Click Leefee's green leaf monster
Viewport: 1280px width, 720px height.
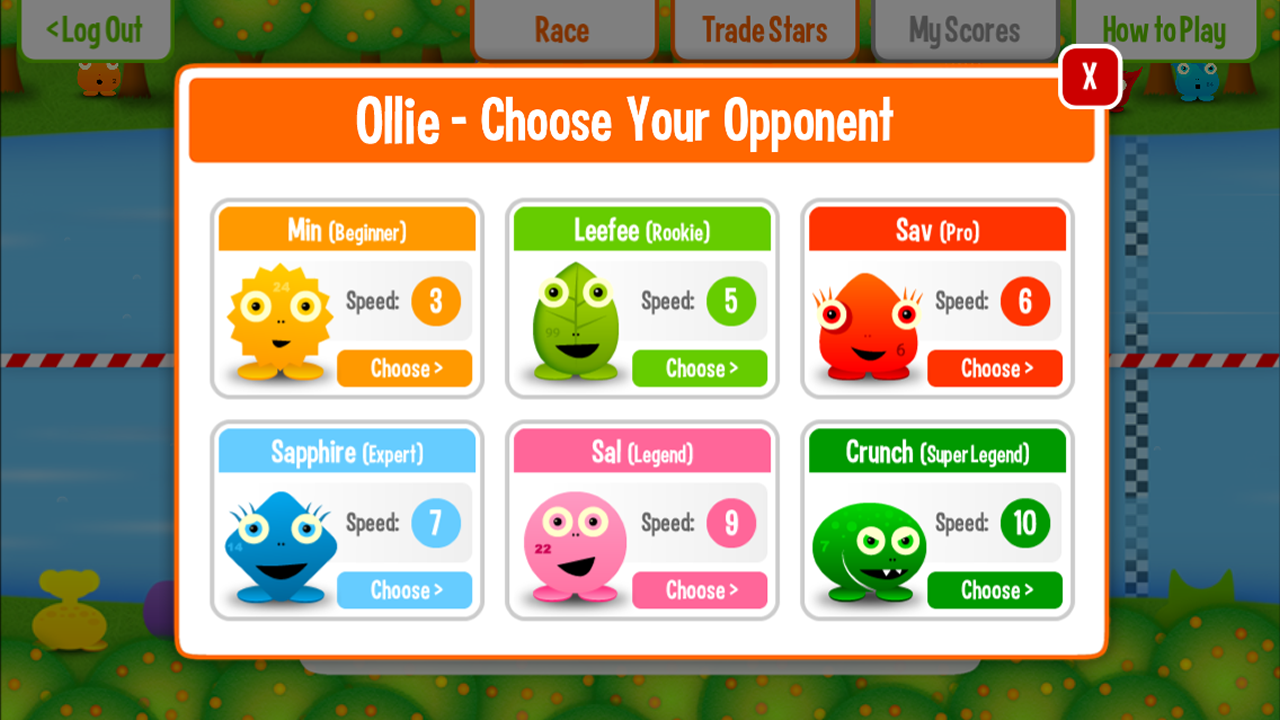coord(575,320)
